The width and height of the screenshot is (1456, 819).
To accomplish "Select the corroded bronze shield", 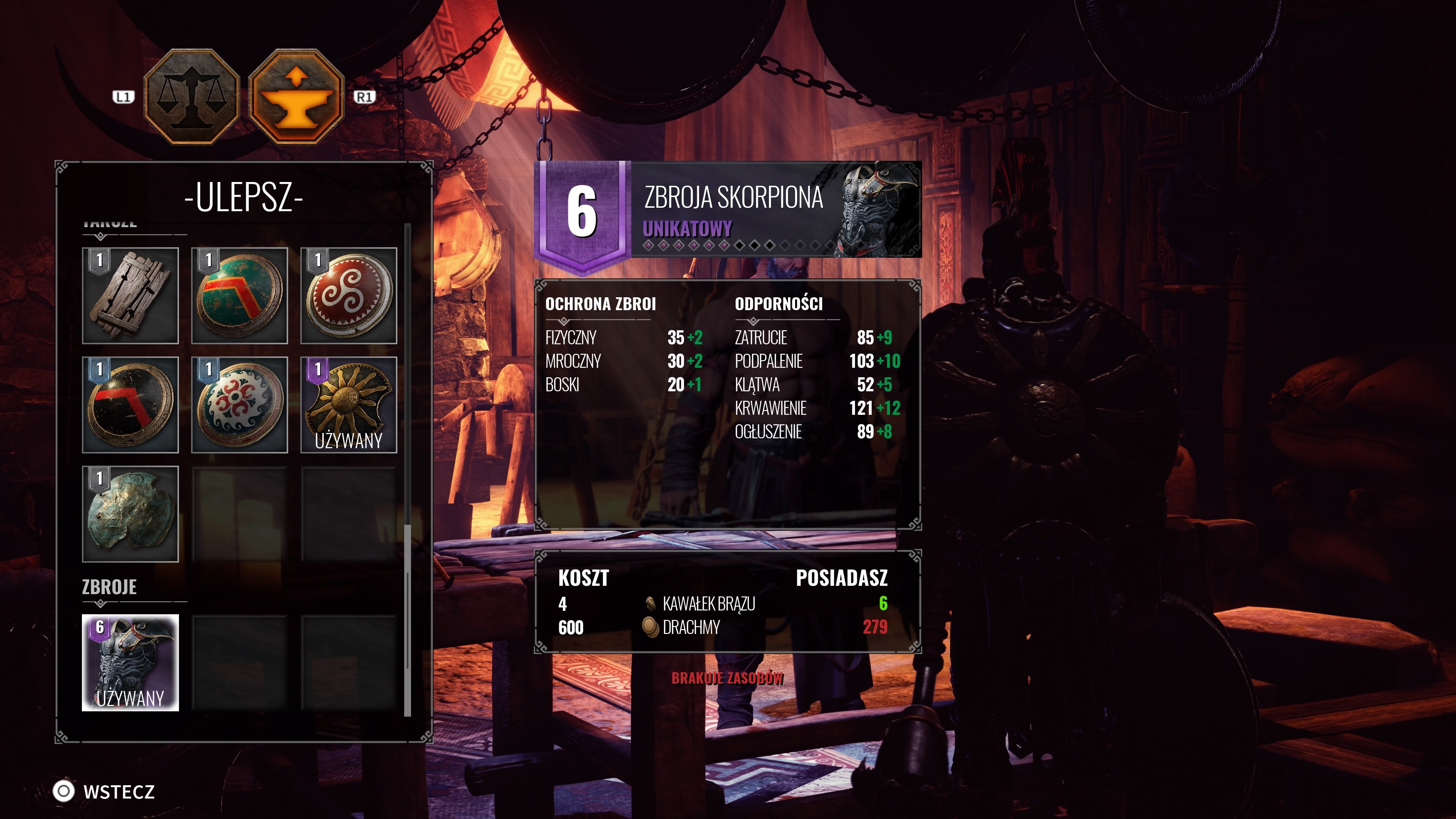I will point(130,514).
